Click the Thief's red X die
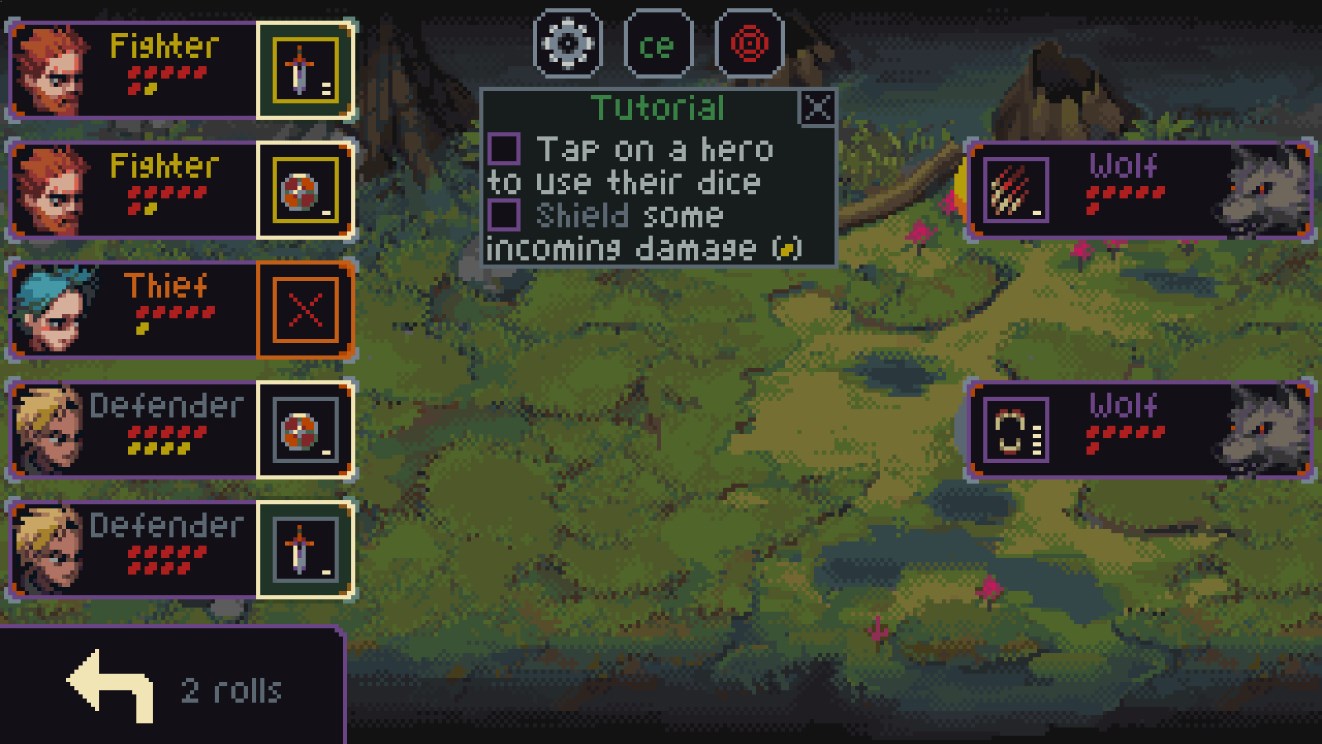The image size is (1322, 744). click(x=305, y=310)
